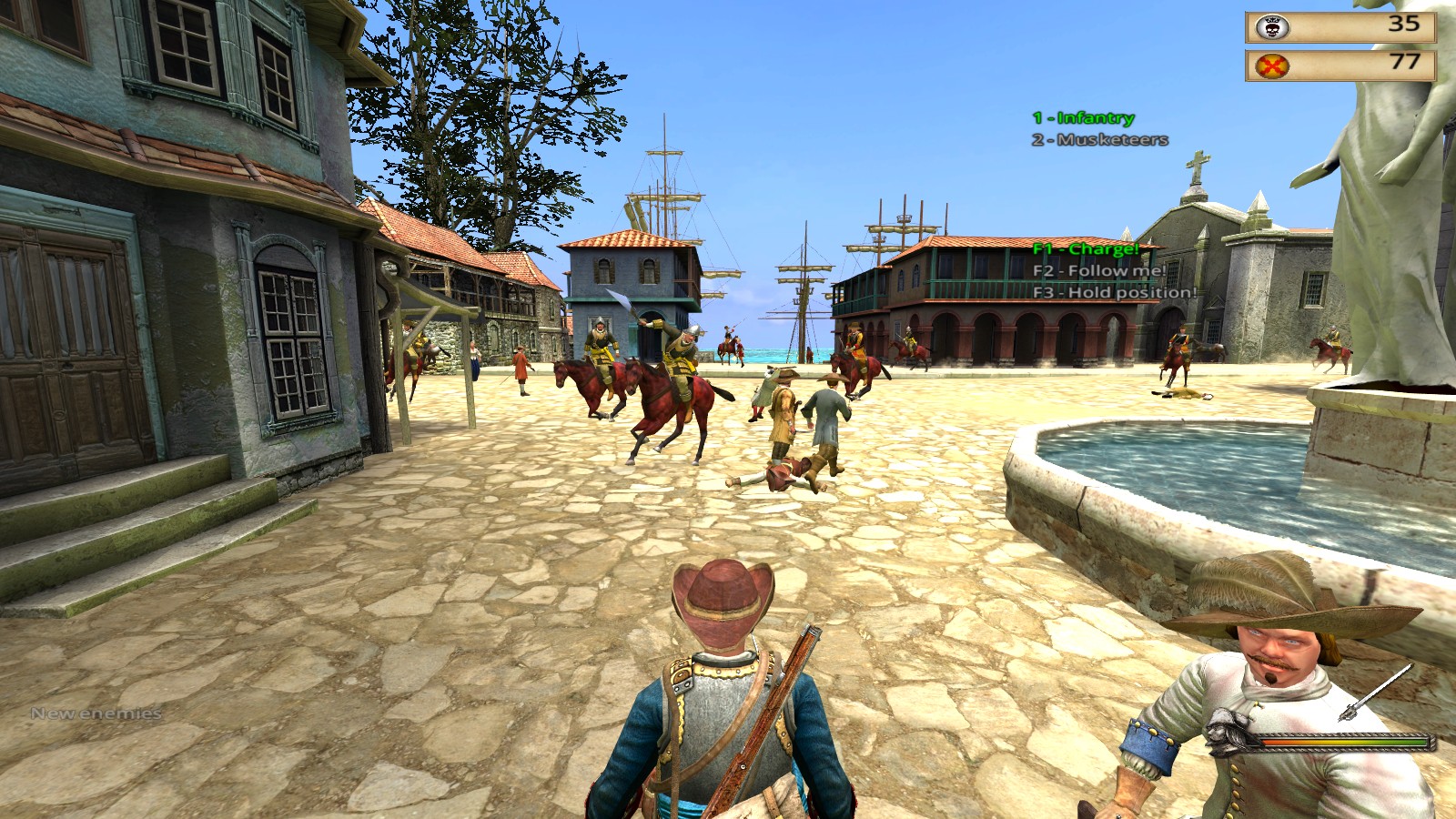The width and height of the screenshot is (1456, 819).
Task: Select the Musketeers troop group
Action: click(1099, 139)
